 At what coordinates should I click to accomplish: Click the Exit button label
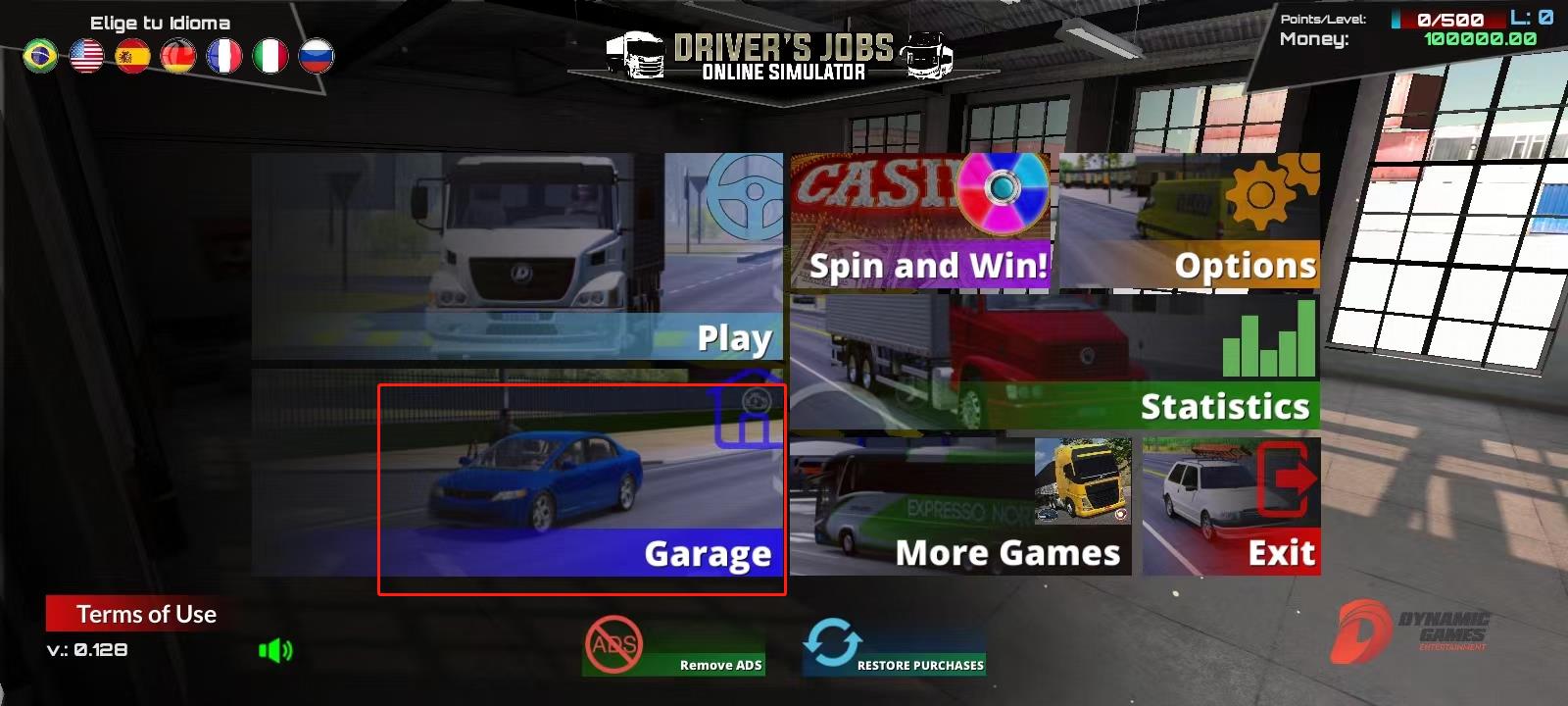click(x=1281, y=552)
